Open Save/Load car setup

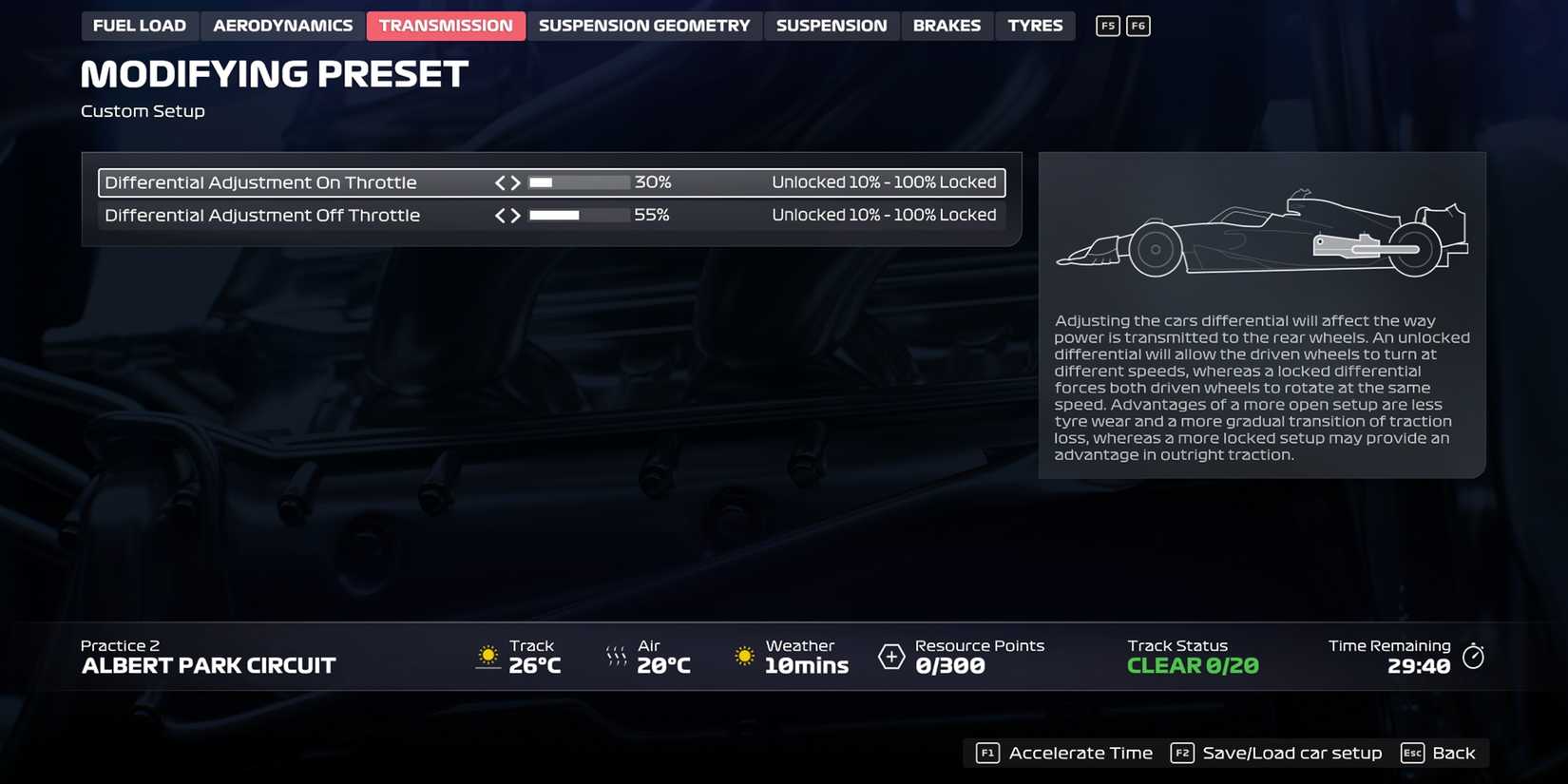1292,753
